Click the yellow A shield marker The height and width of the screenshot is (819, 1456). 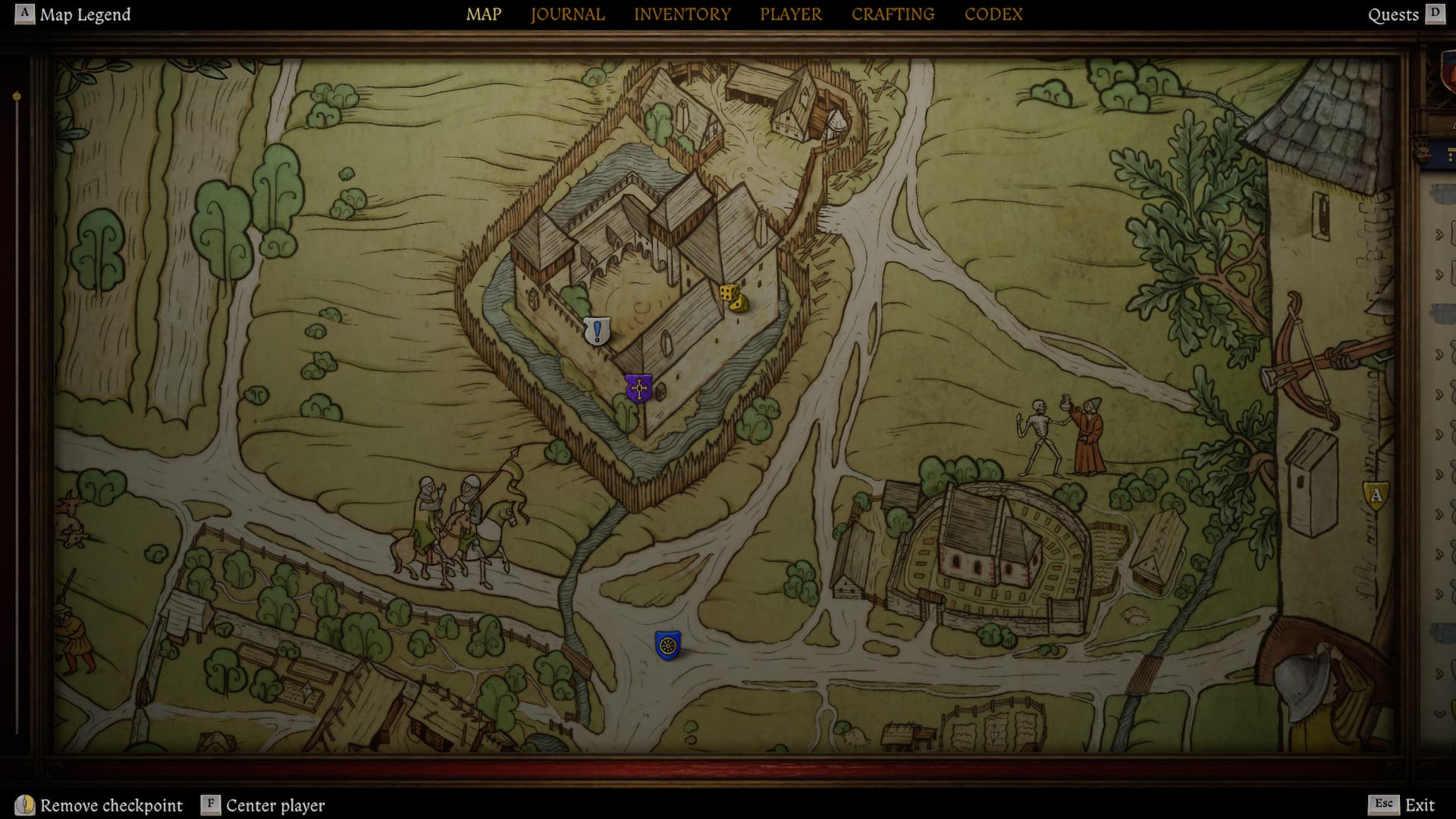pyautogui.click(x=1376, y=496)
